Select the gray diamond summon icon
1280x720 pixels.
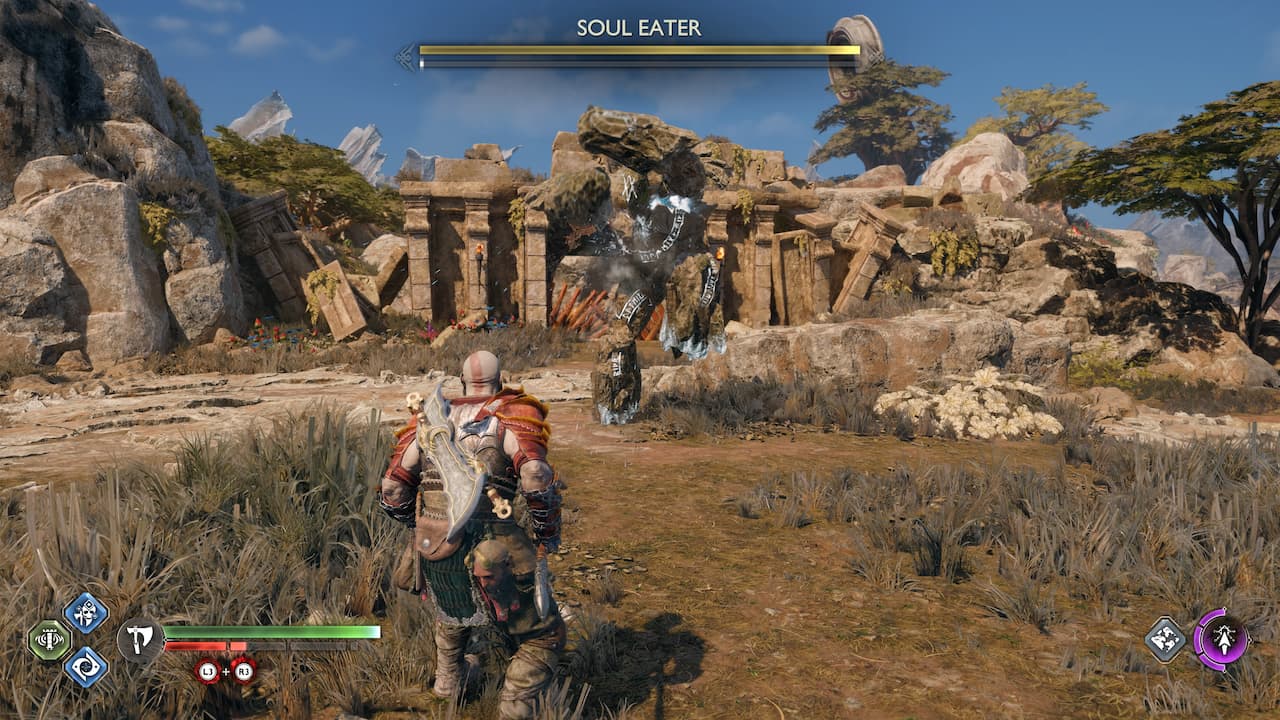[1166, 639]
